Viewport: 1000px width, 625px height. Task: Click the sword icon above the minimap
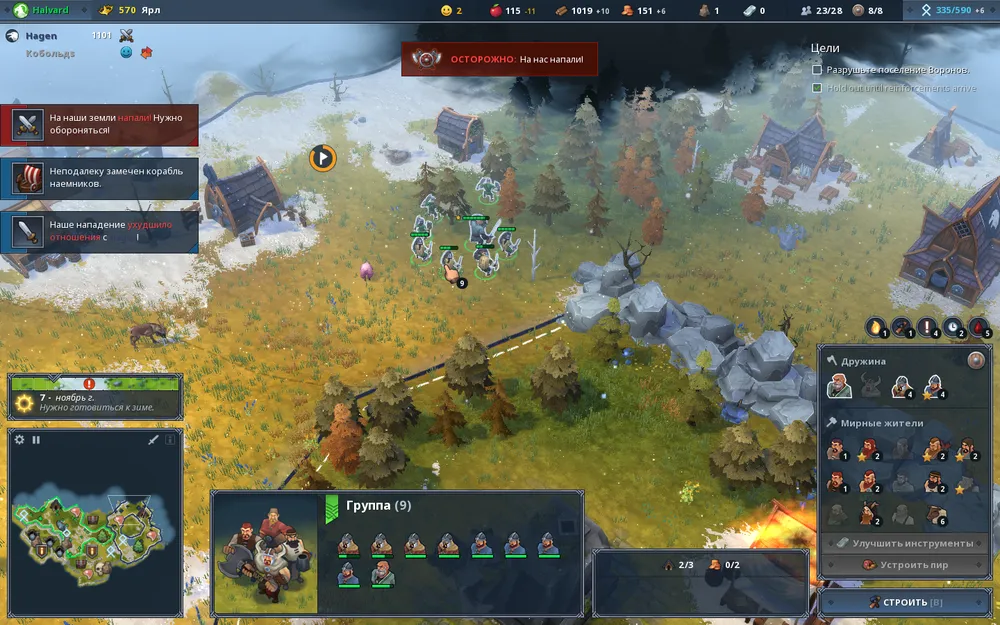(153, 439)
